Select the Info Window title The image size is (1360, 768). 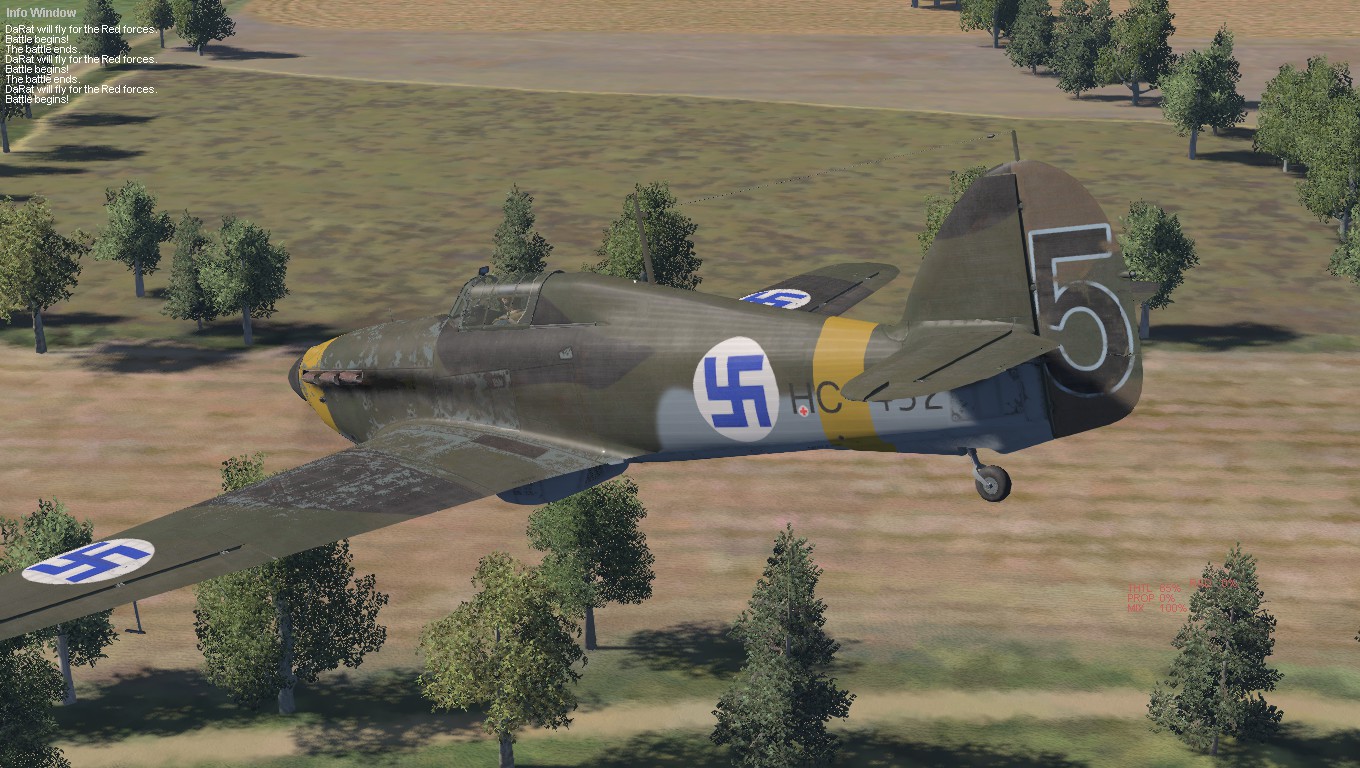41,13
